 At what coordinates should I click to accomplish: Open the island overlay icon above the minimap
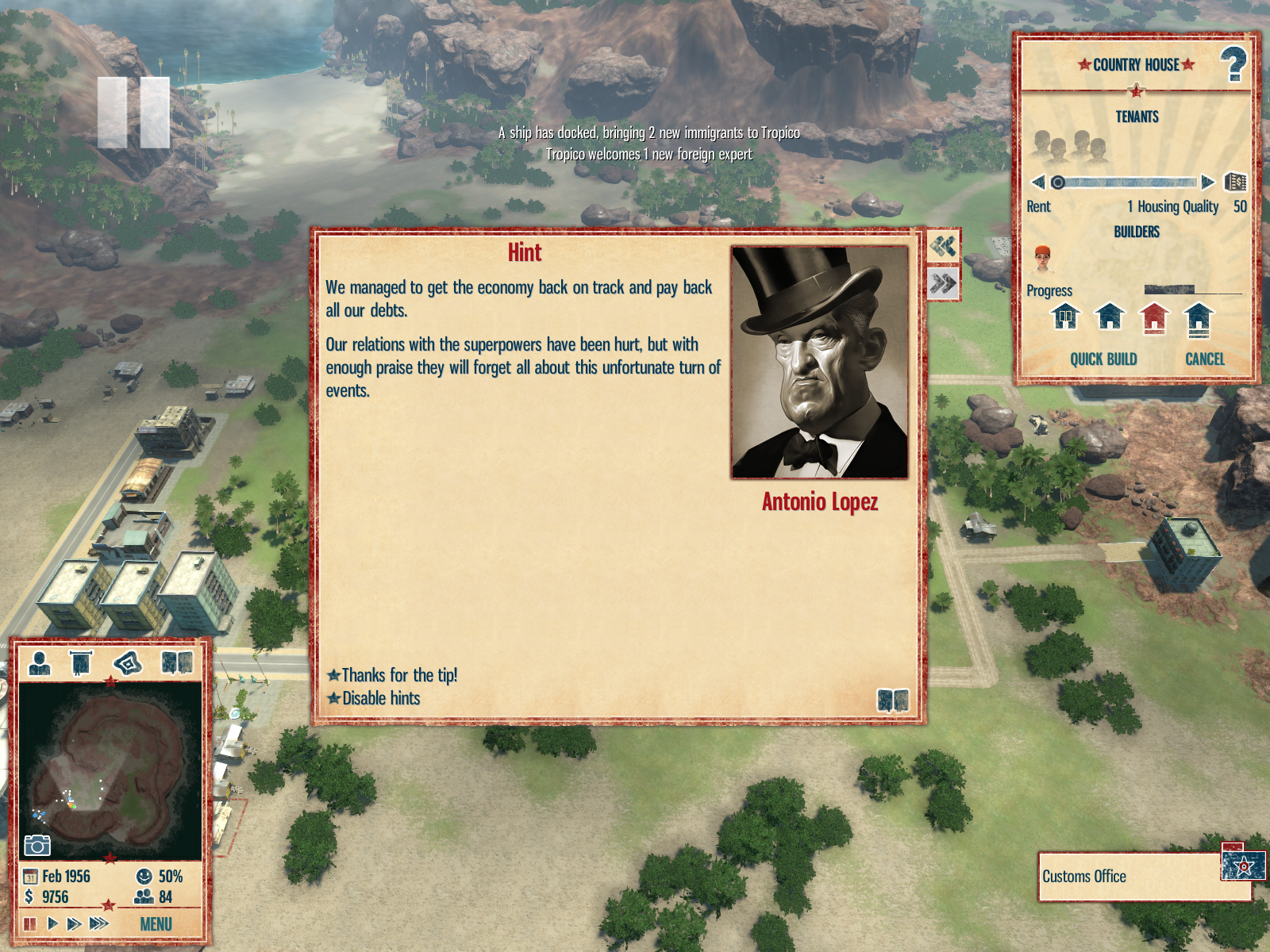tap(128, 662)
